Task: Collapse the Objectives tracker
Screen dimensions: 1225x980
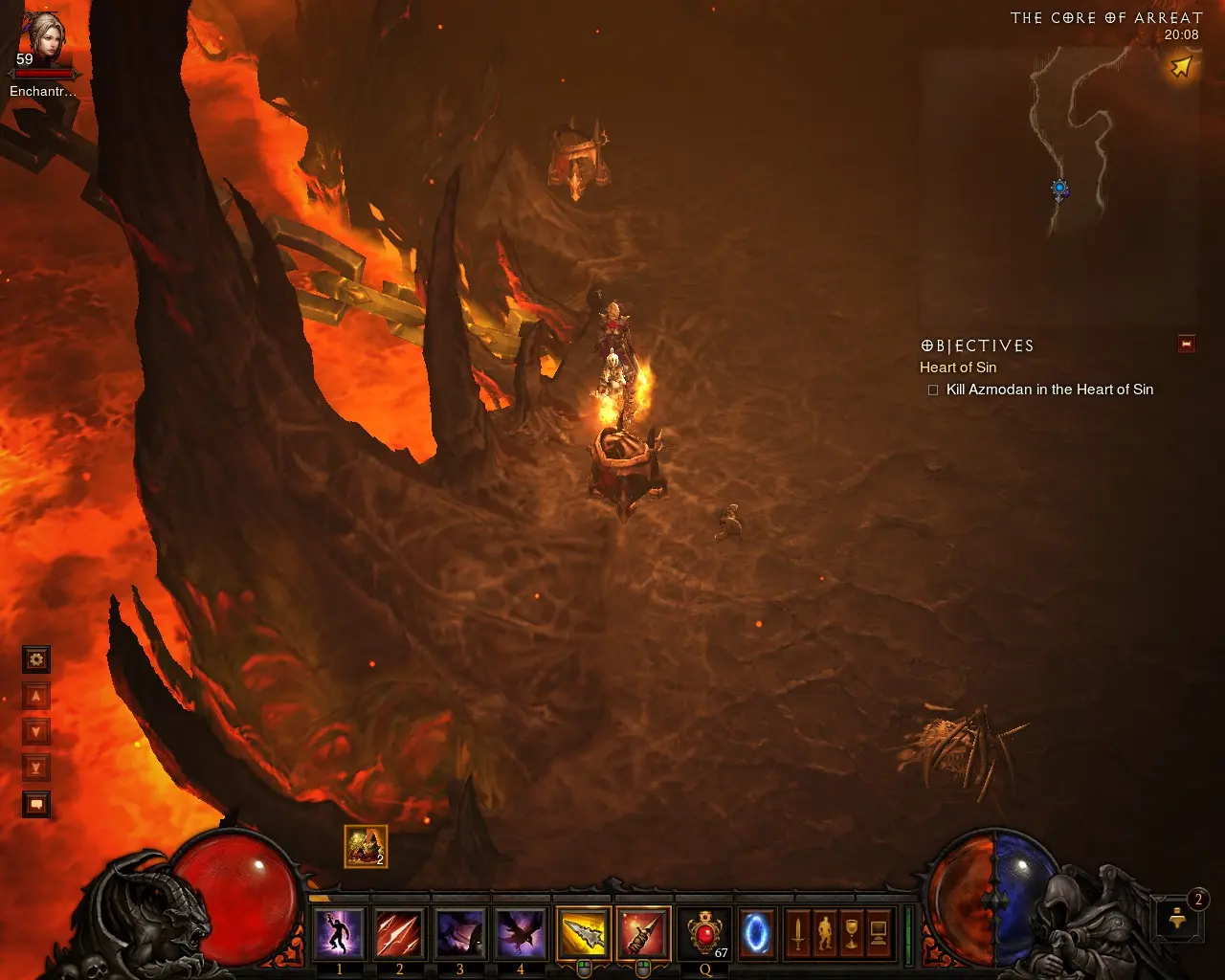Action: point(1187,345)
